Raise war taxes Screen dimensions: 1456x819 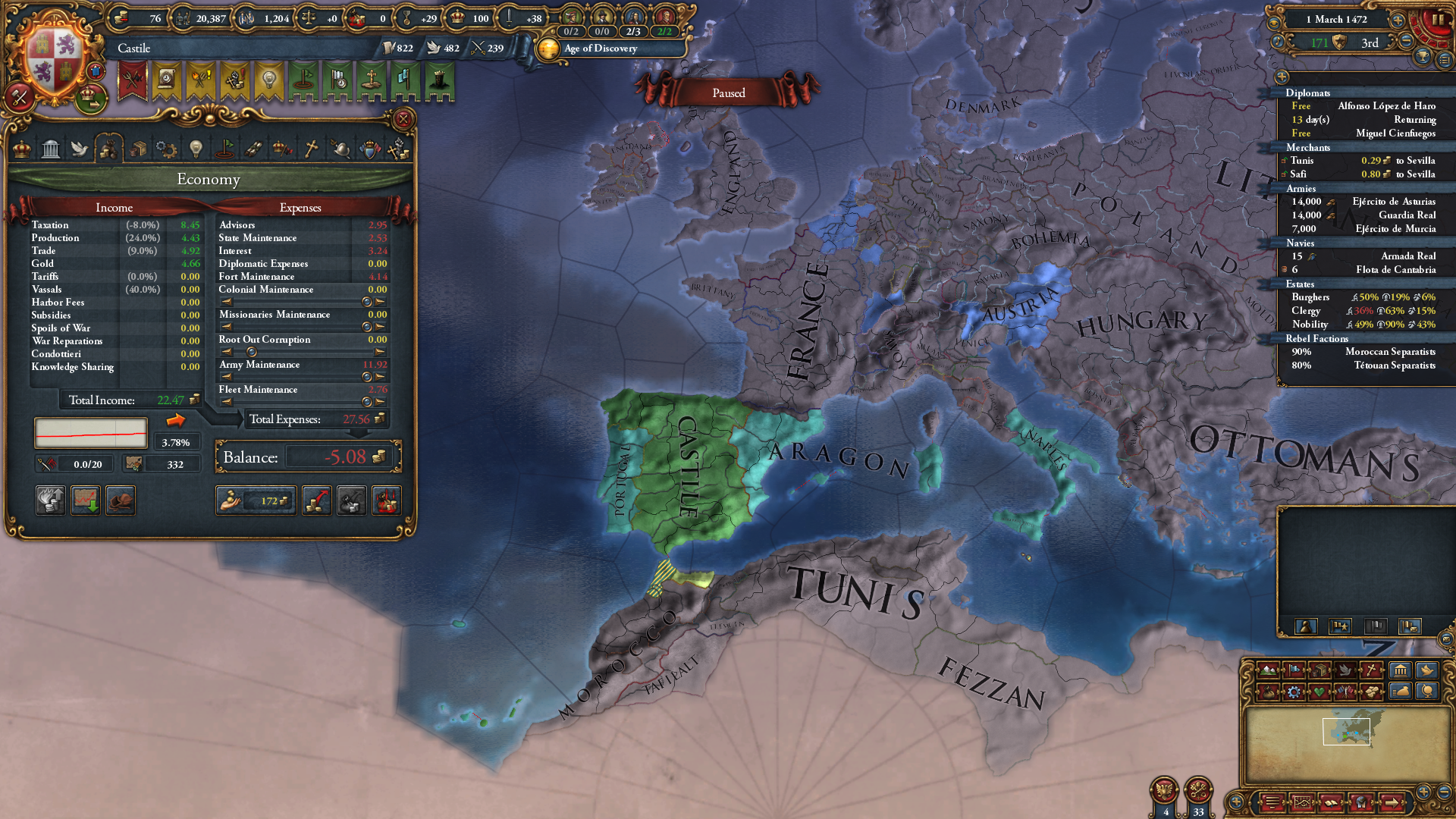(x=316, y=500)
